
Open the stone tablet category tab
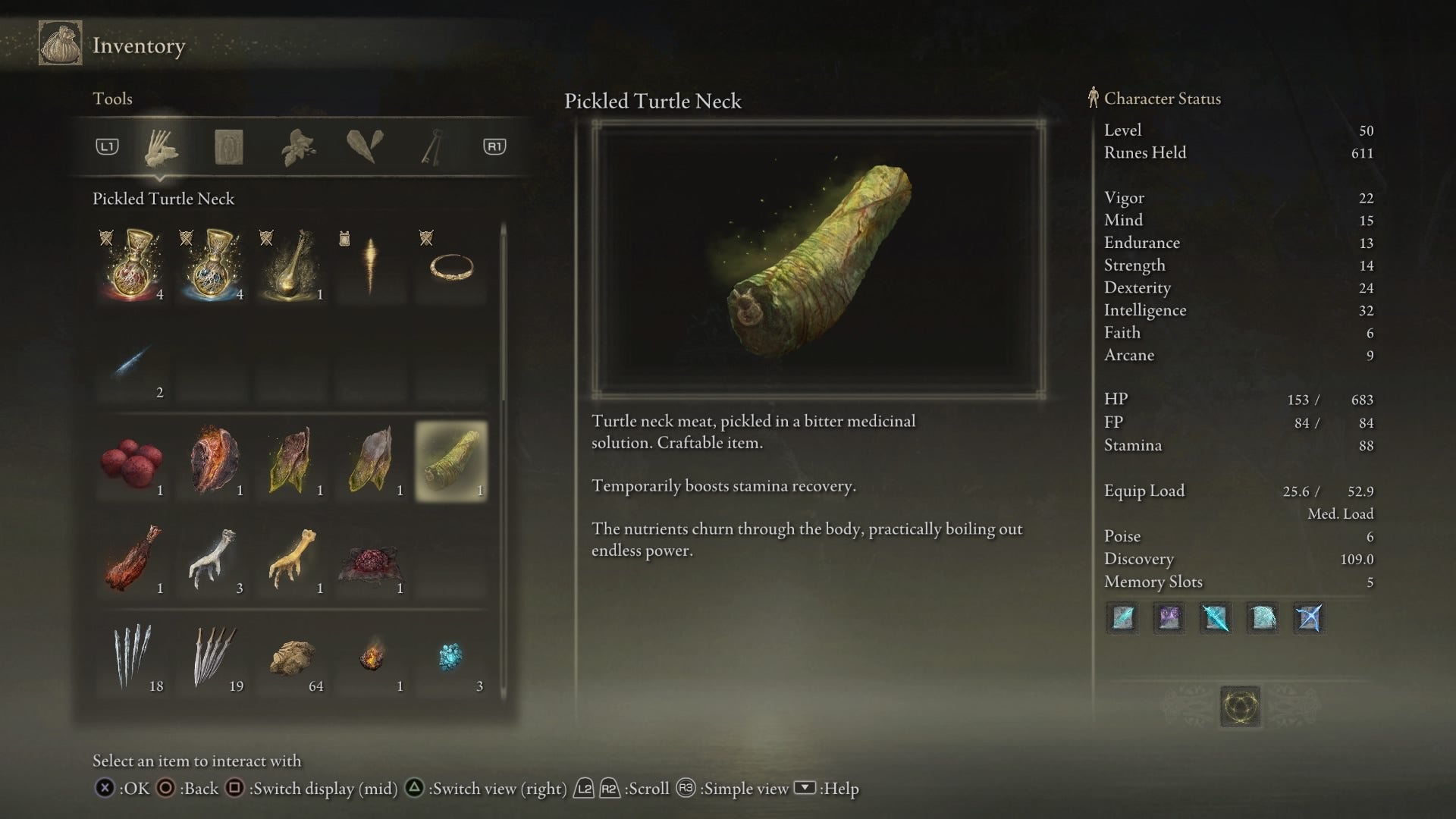pos(228,147)
